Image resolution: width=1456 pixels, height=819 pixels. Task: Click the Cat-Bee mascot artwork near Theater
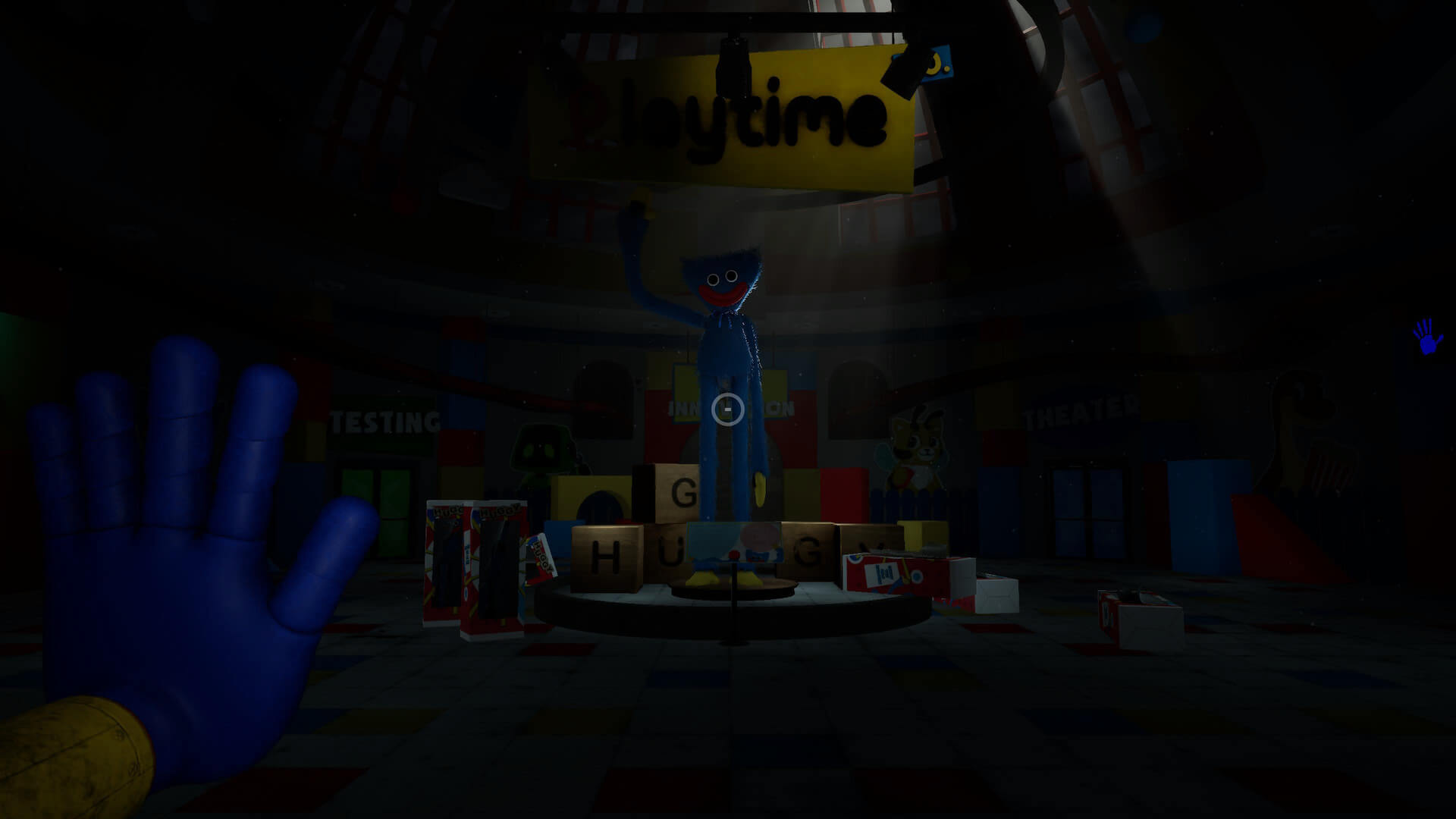pyautogui.click(x=917, y=446)
